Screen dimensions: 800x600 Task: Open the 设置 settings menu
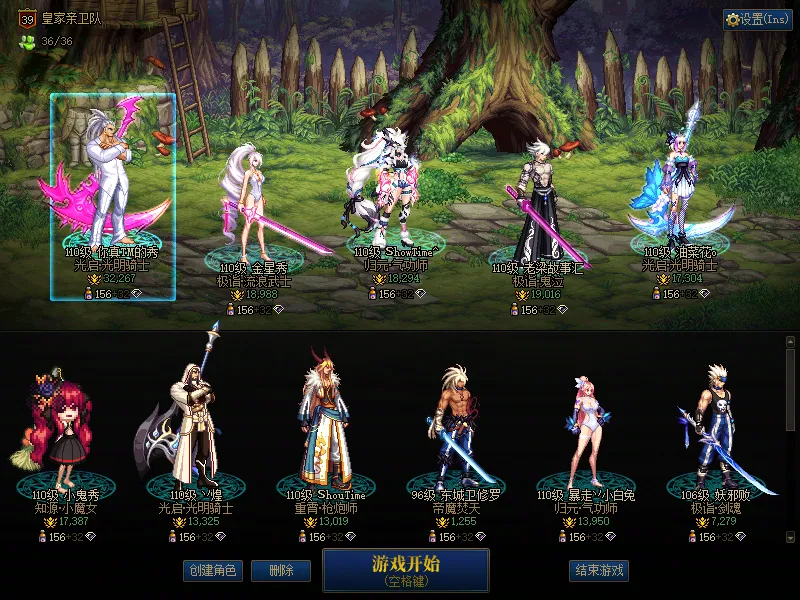[x=757, y=19]
